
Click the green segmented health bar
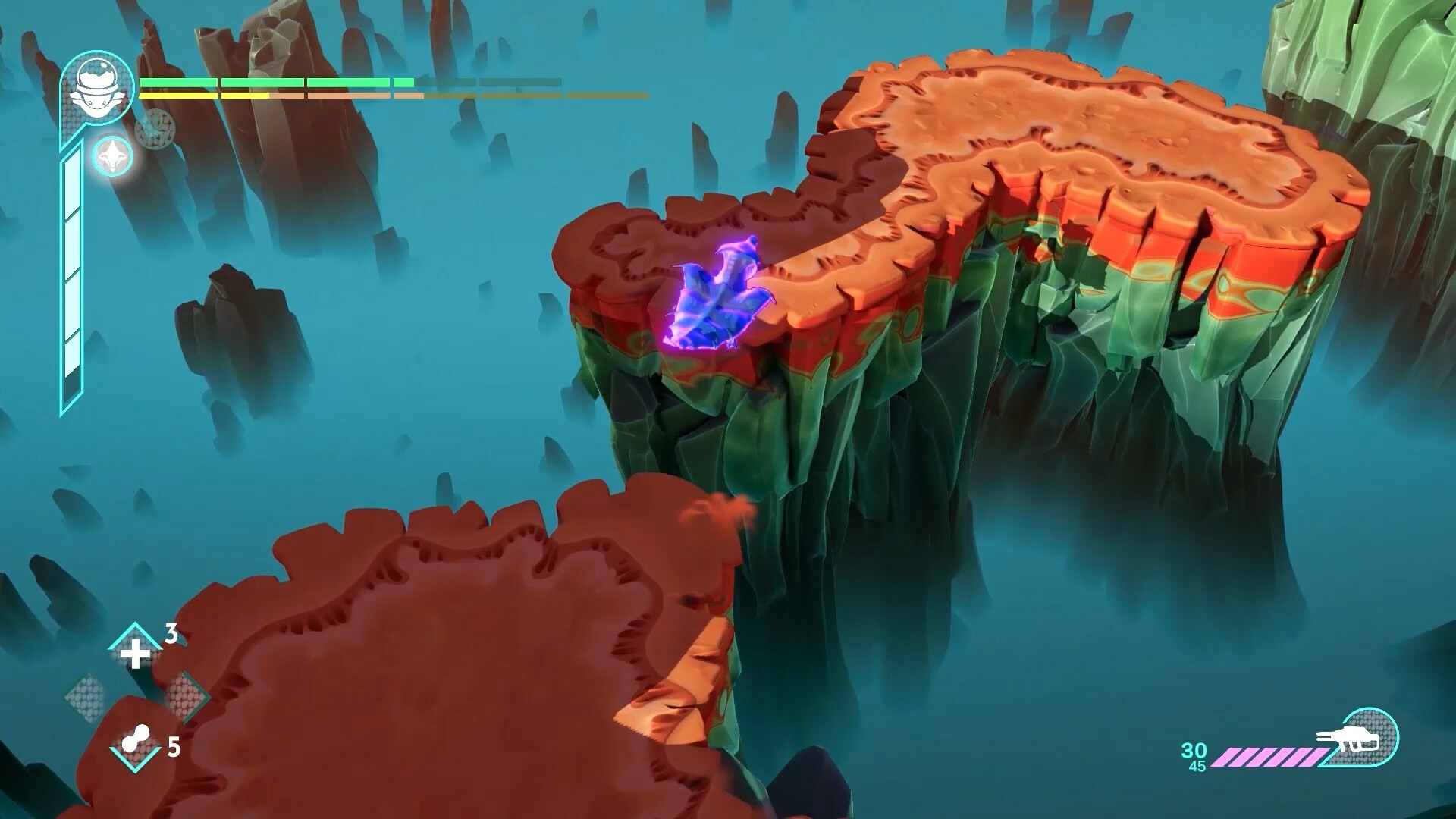coord(303,81)
